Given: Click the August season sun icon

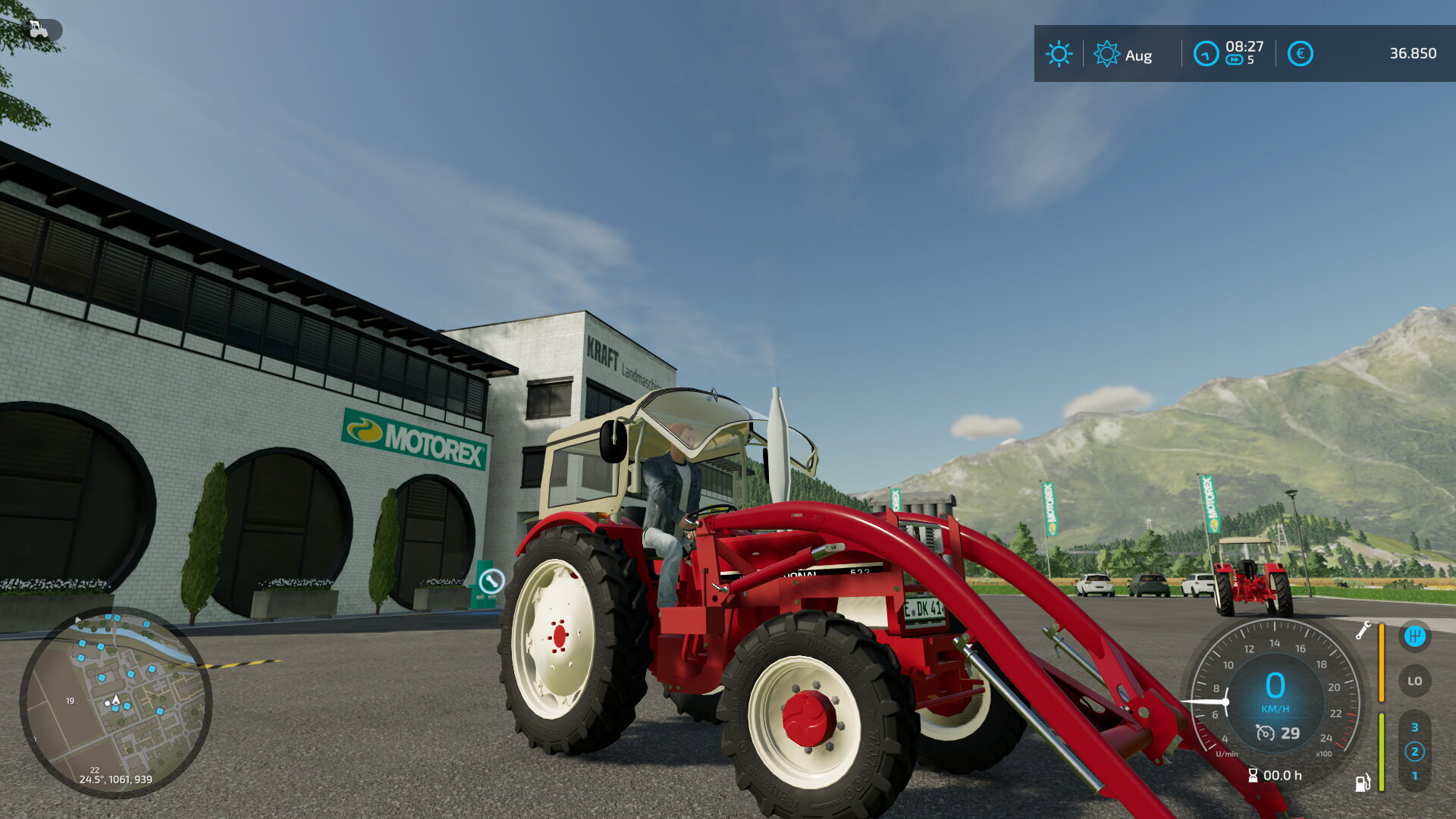Looking at the screenshot, I should [1106, 54].
